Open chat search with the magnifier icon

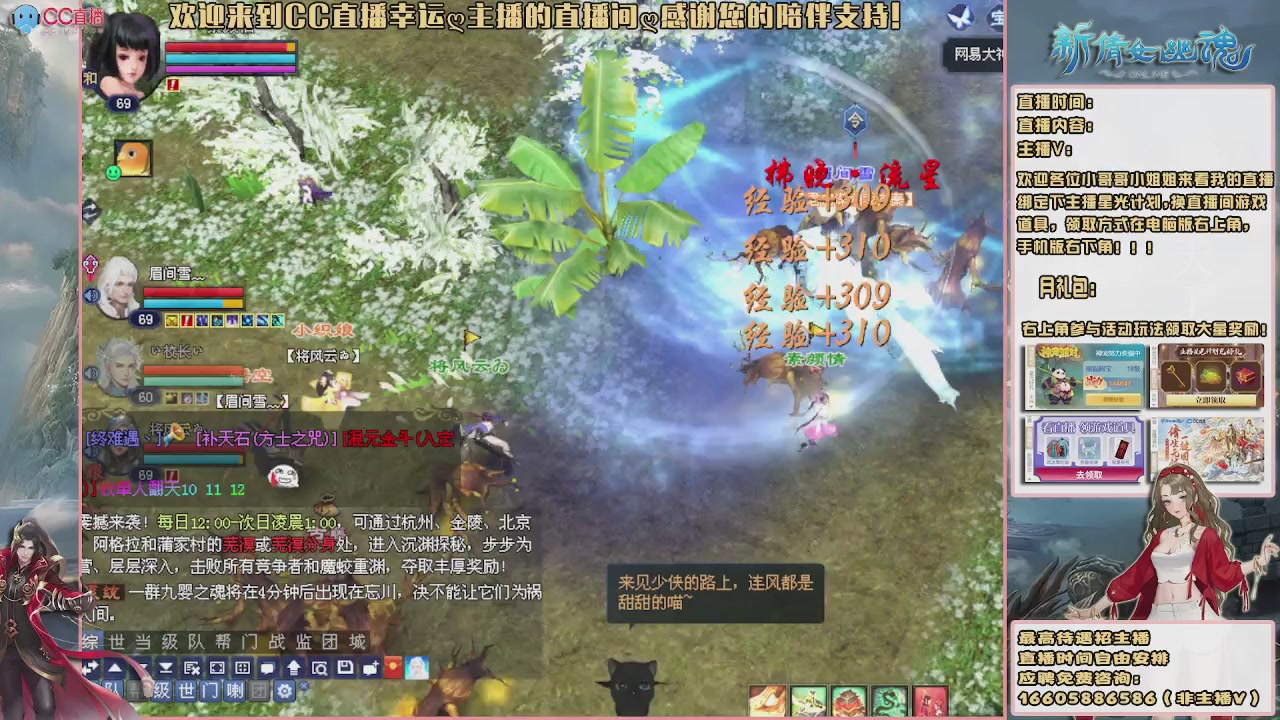point(318,668)
